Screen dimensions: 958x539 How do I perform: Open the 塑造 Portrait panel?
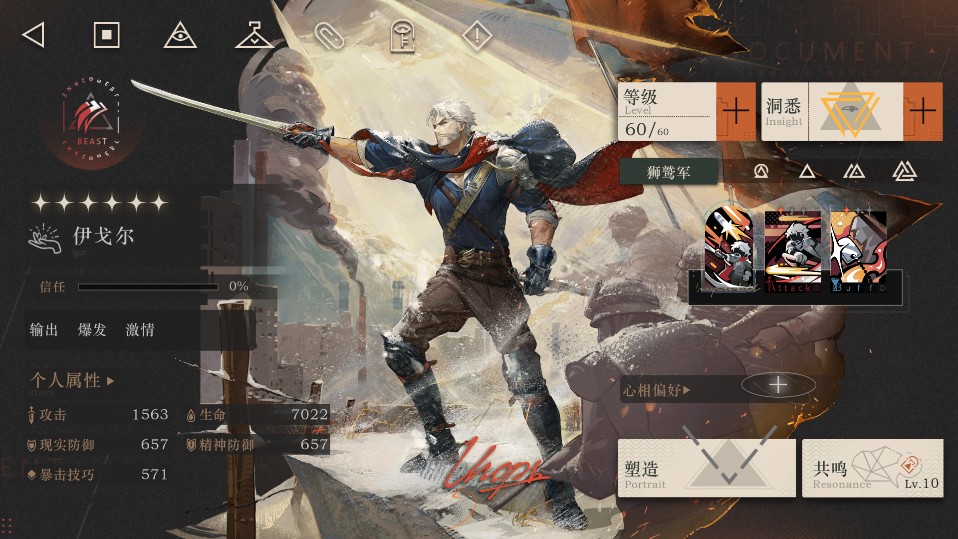706,468
